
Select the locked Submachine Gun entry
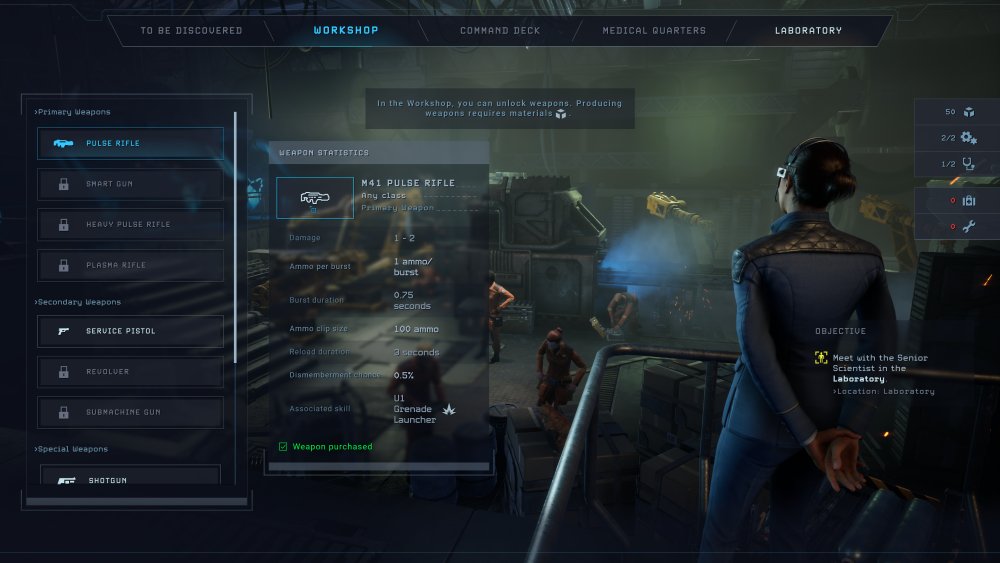pyautogui.click(x=131, y=412)
